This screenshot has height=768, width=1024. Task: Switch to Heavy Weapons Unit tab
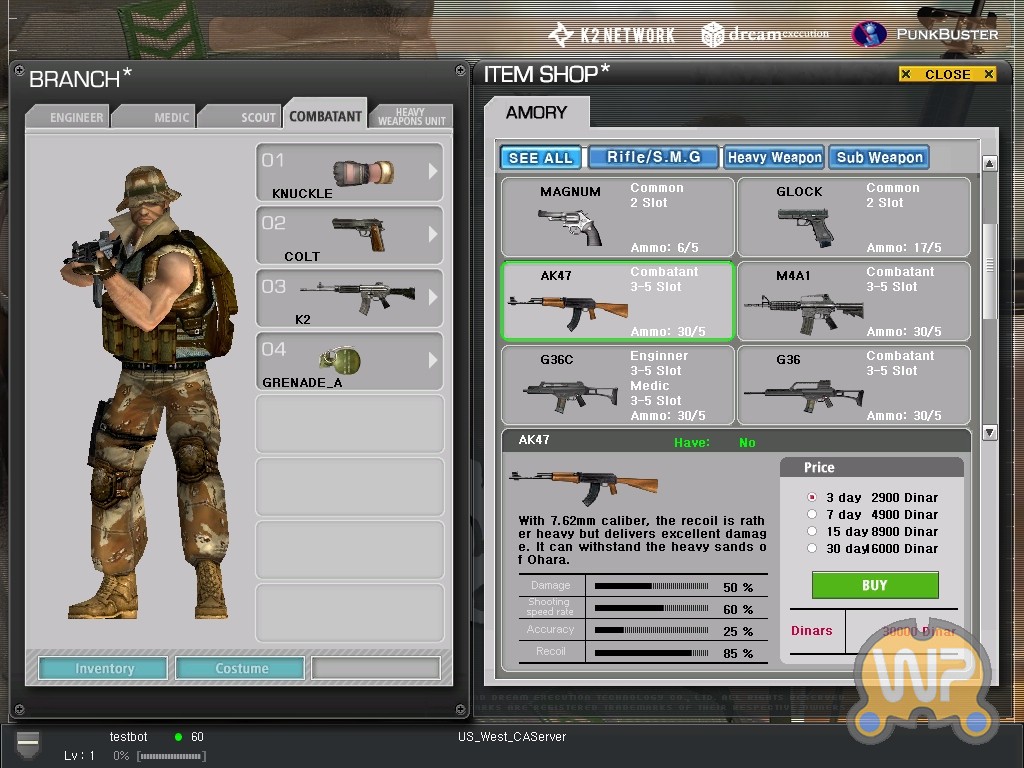click(x=412, y=117)
